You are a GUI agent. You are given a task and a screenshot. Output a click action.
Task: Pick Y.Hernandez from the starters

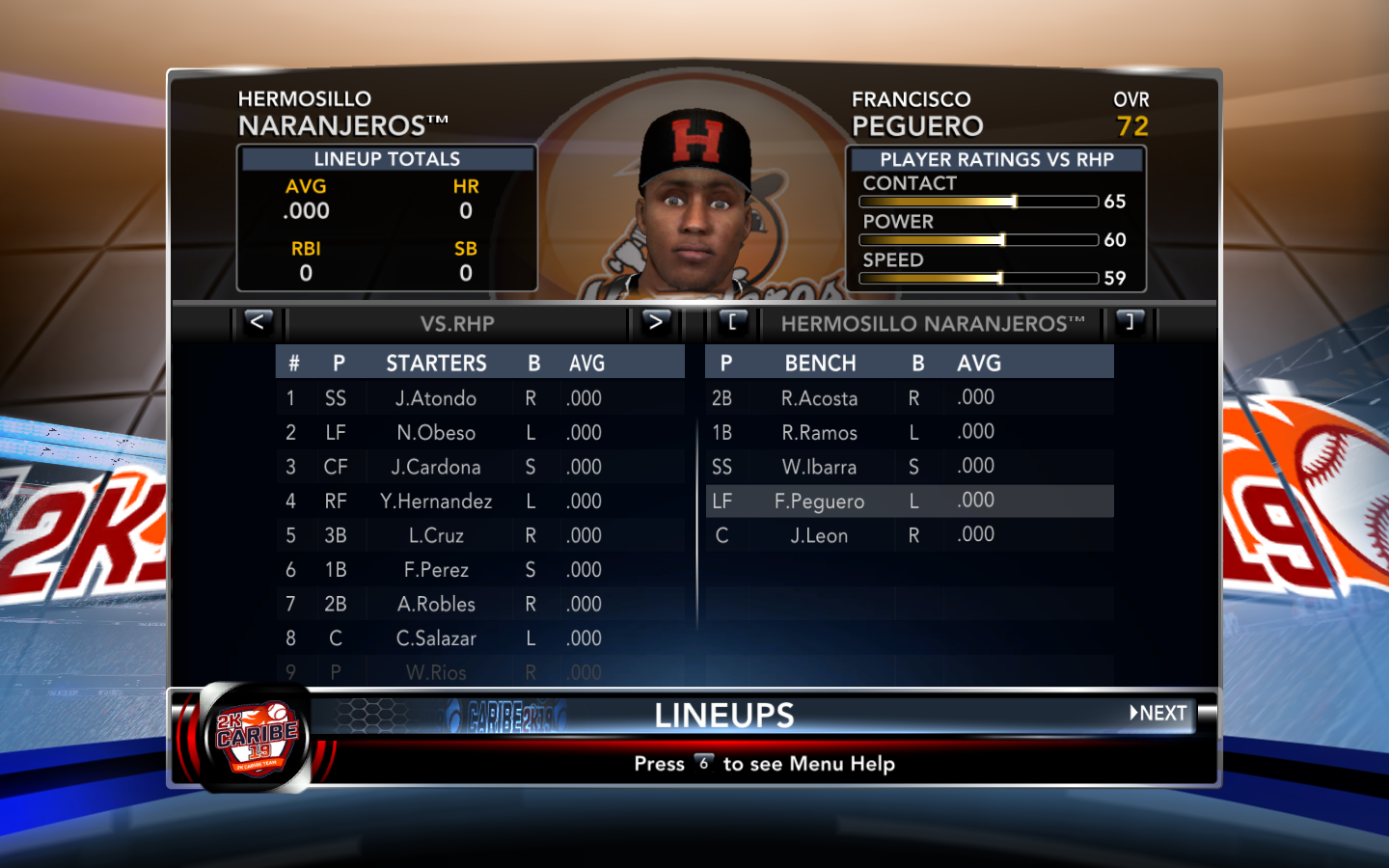436,502
